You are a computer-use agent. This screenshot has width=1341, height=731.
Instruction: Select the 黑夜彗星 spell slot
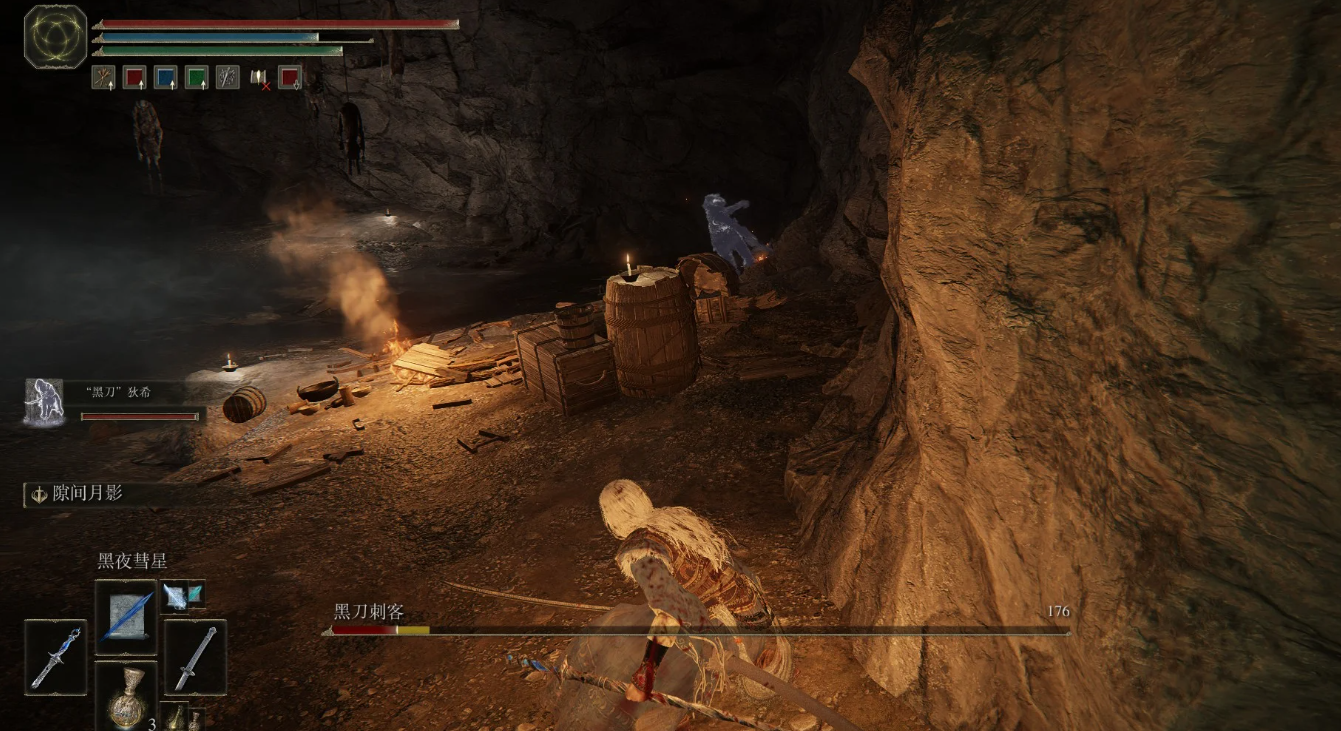(126, 617)
